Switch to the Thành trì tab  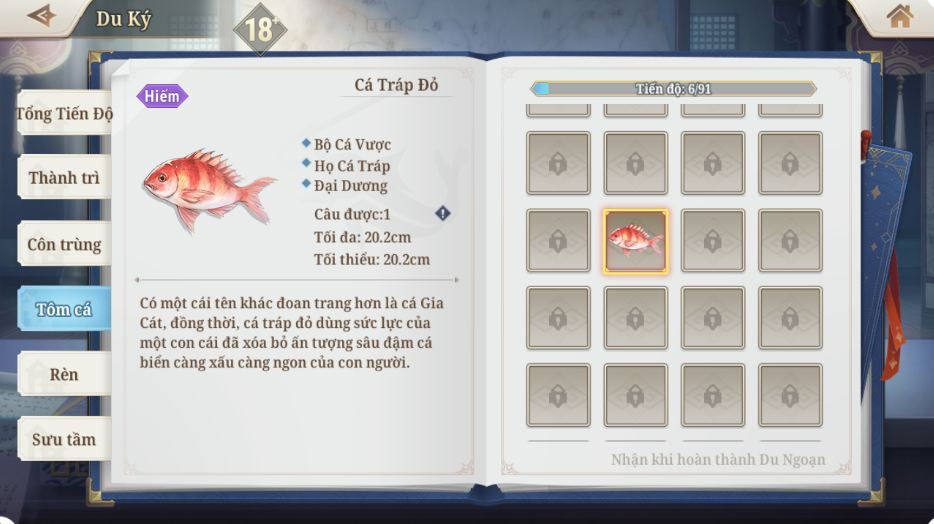tap(64, 179)
